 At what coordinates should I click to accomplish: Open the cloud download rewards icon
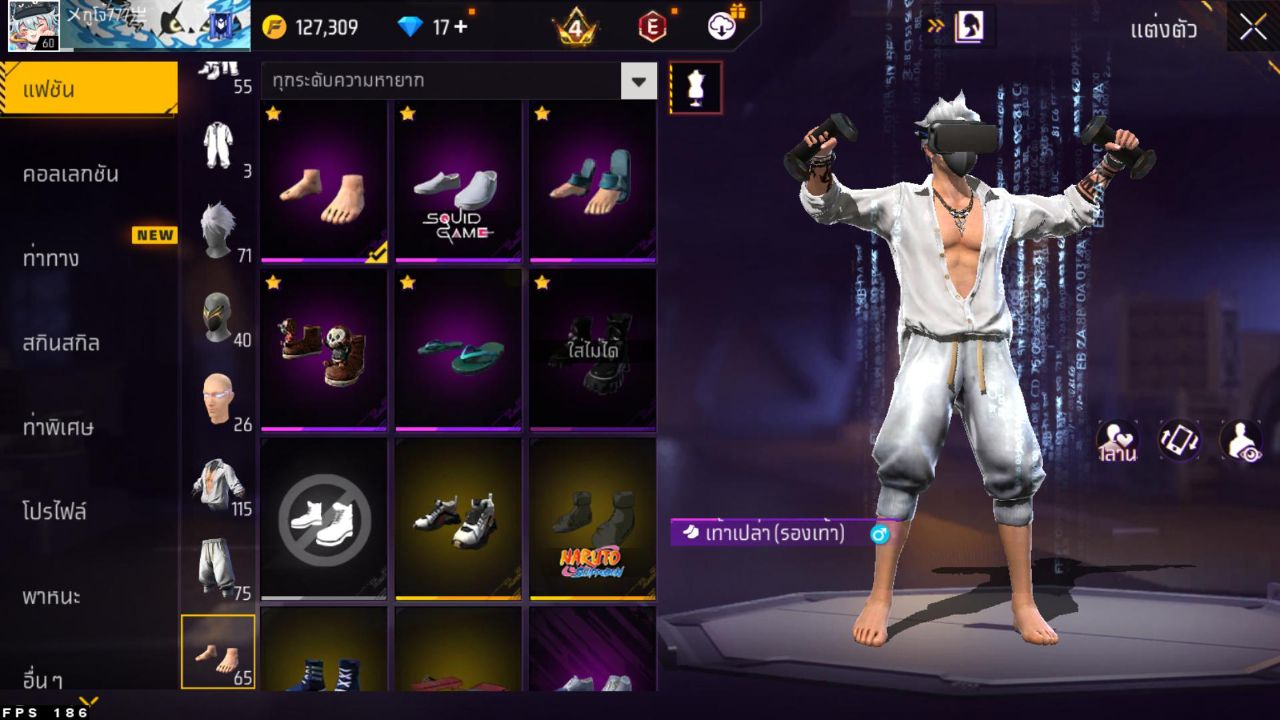(x=723, y=27)
